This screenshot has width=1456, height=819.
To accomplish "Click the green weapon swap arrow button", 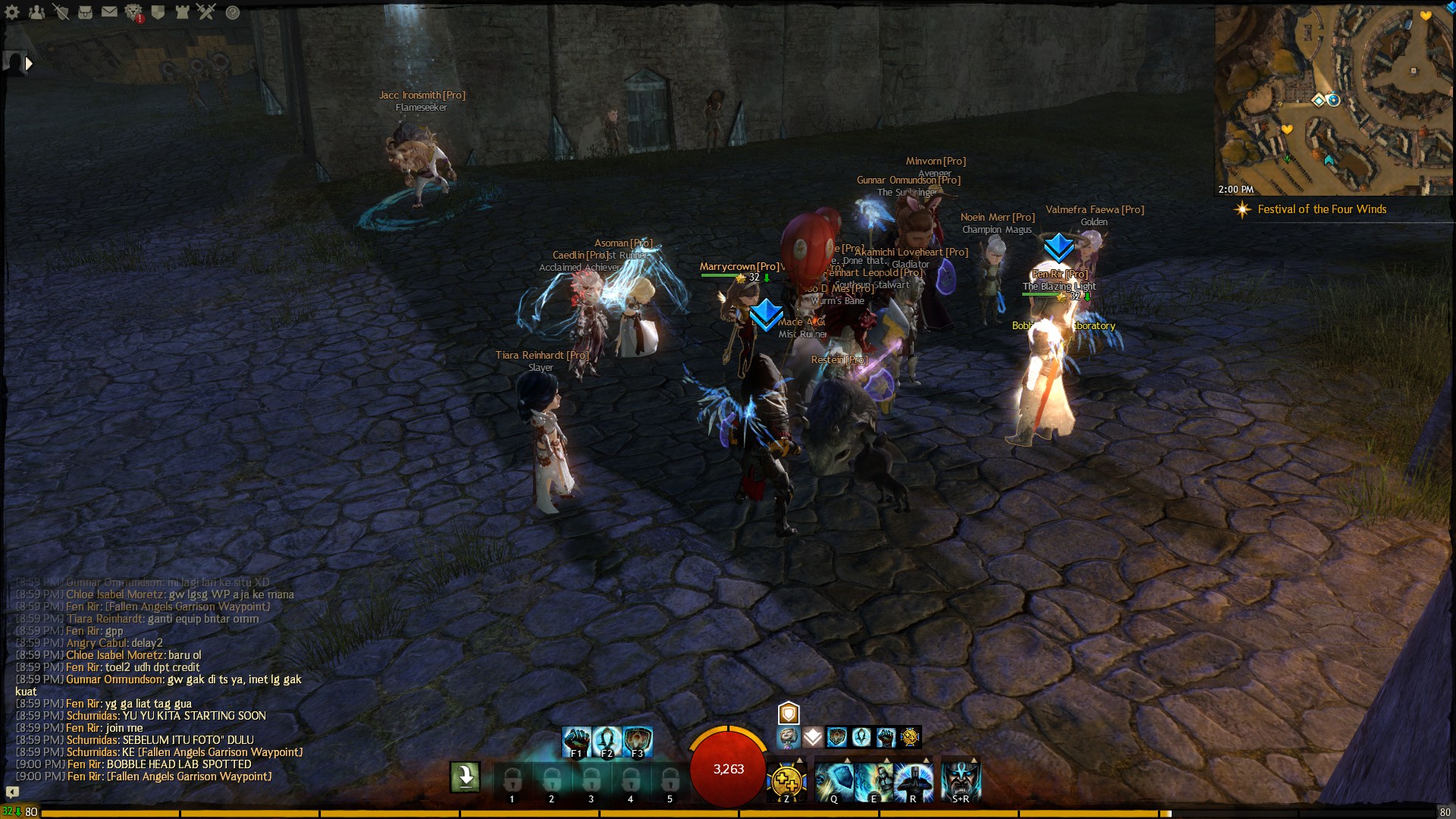I will pos(465,777).
